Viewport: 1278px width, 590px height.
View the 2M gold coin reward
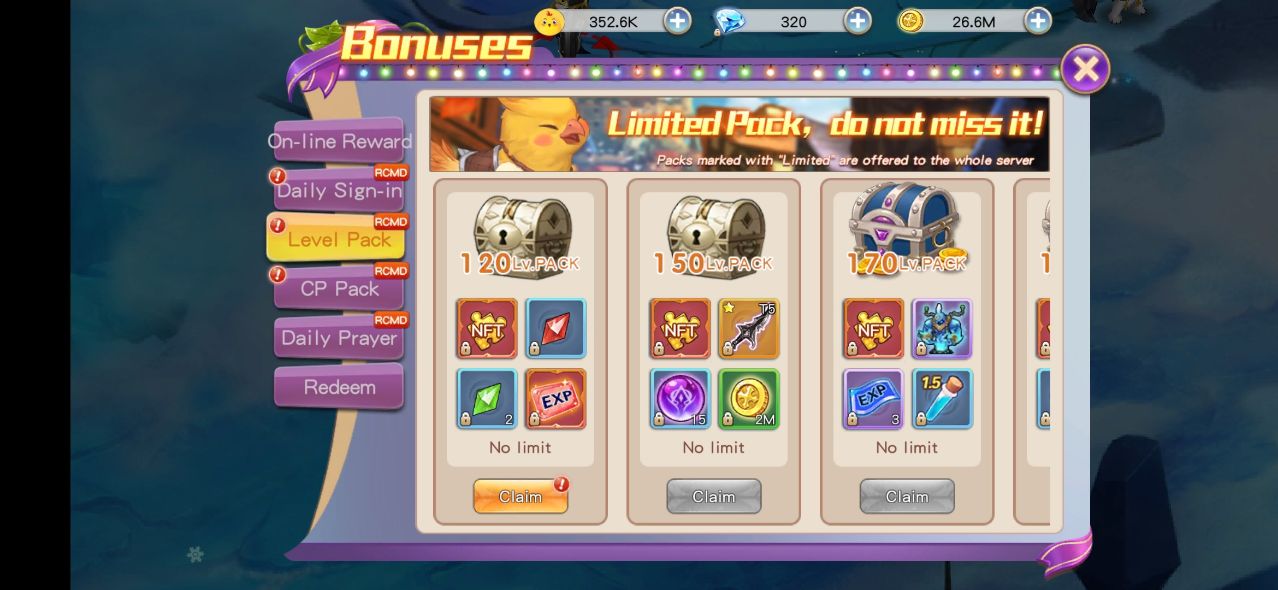click(749, 398)
